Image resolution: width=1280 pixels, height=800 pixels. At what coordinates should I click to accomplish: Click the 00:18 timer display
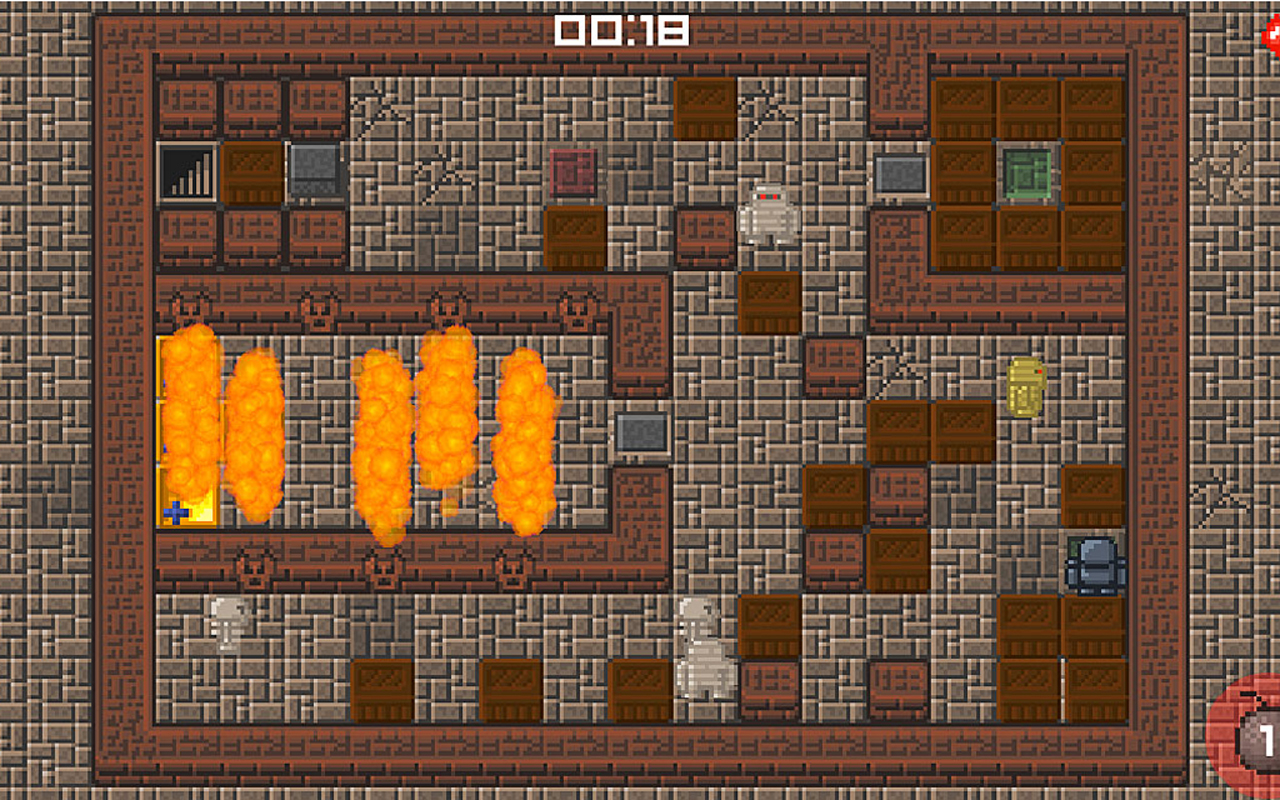622,30
